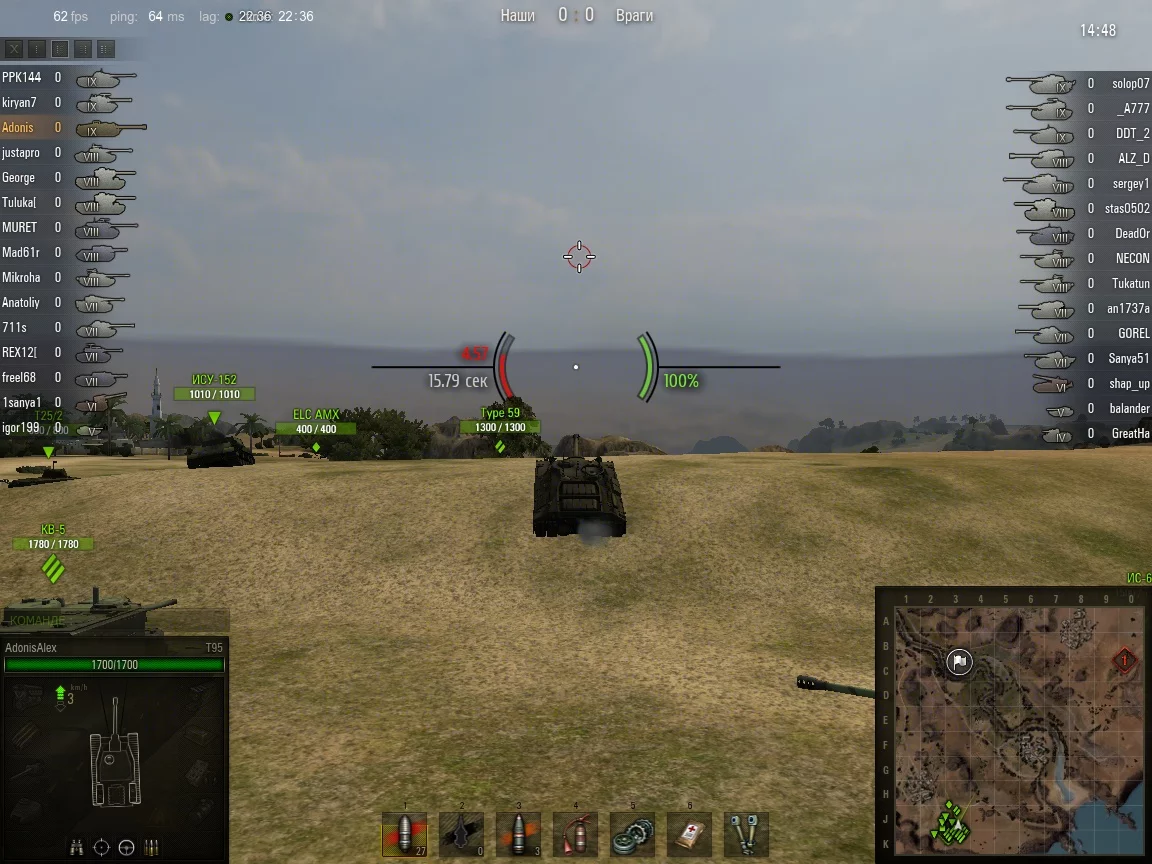Select the outlined player-list view mode button
The image size is (1152, 864).
coord(60,49)
